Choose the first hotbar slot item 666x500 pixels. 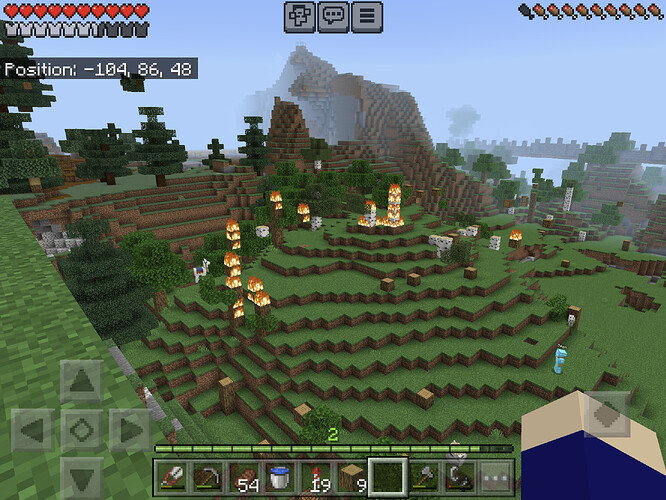coord(172,478)
